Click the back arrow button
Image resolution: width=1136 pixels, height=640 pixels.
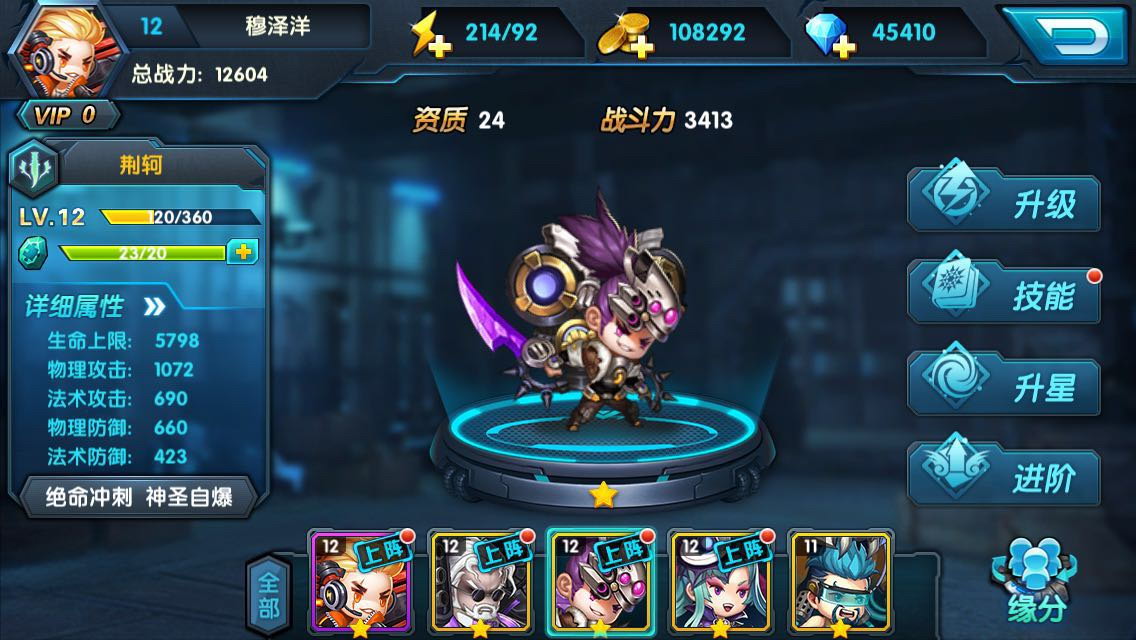point(1067,35)
